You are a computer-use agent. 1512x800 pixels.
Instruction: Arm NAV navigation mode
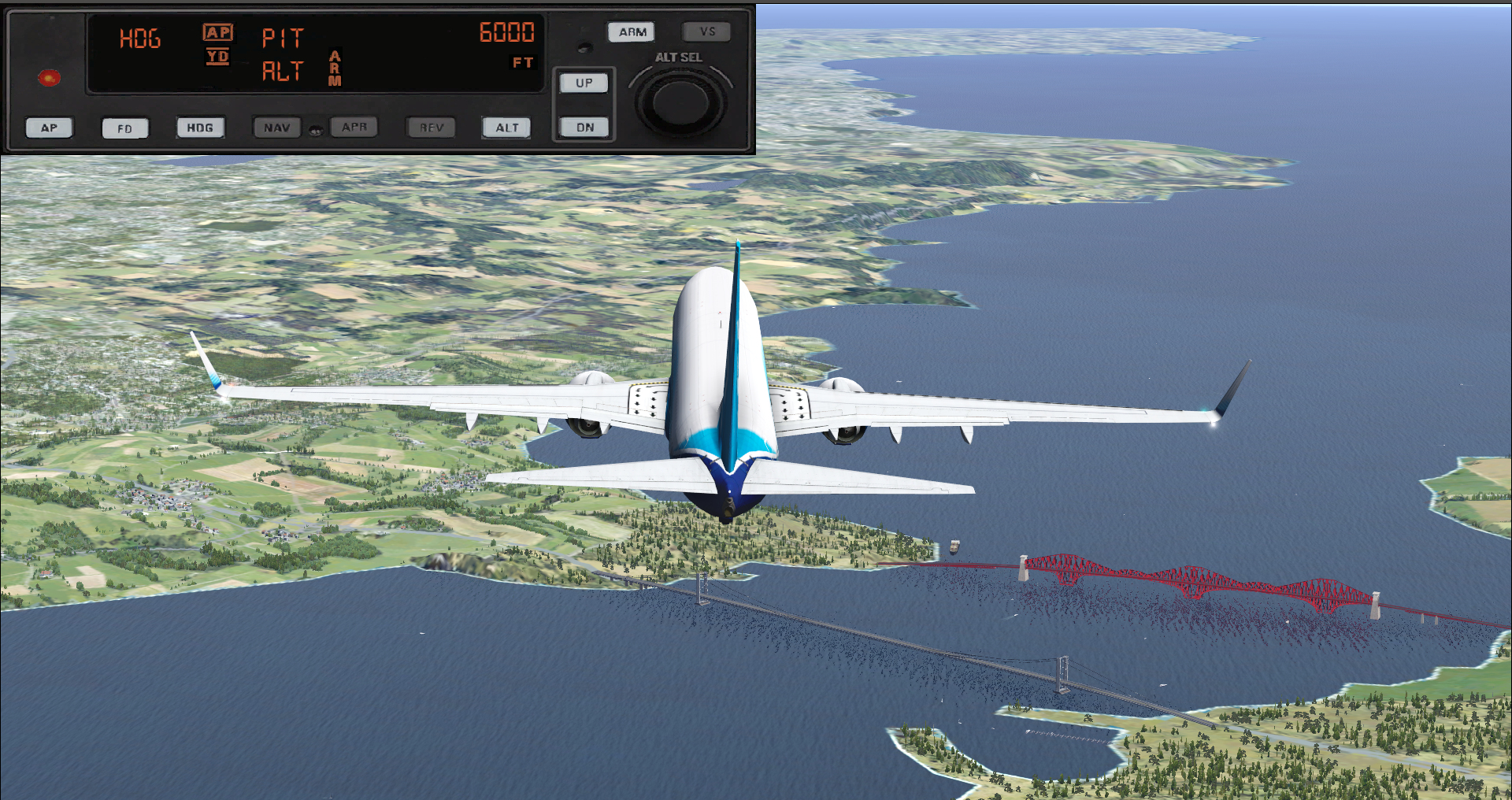[x=276, y=127]
